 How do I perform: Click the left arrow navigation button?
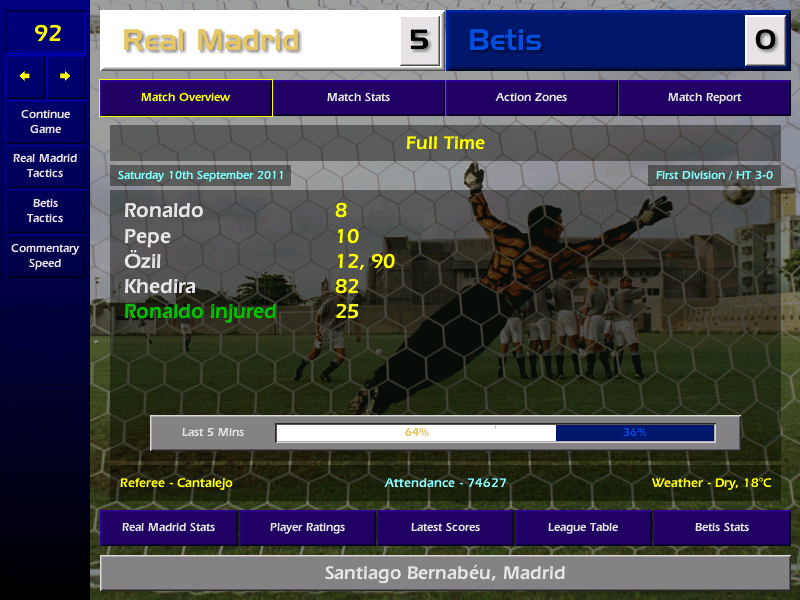[25, 76]
